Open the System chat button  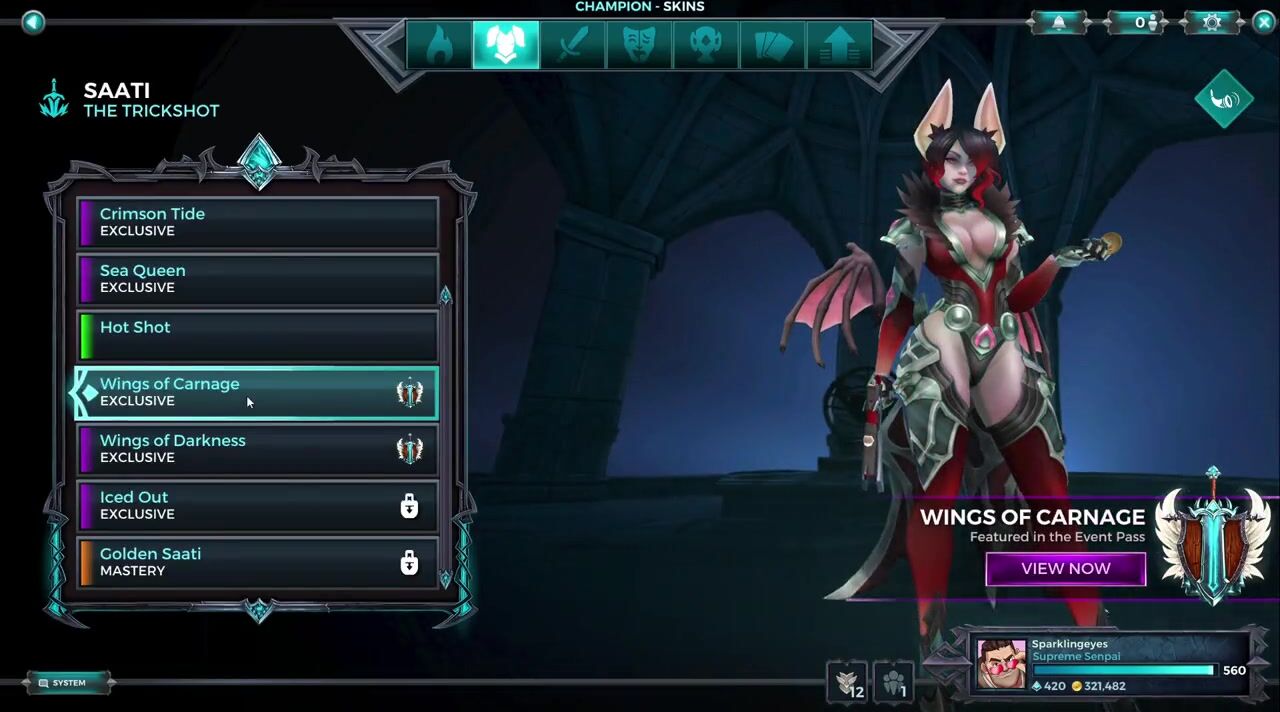(68, 683)
